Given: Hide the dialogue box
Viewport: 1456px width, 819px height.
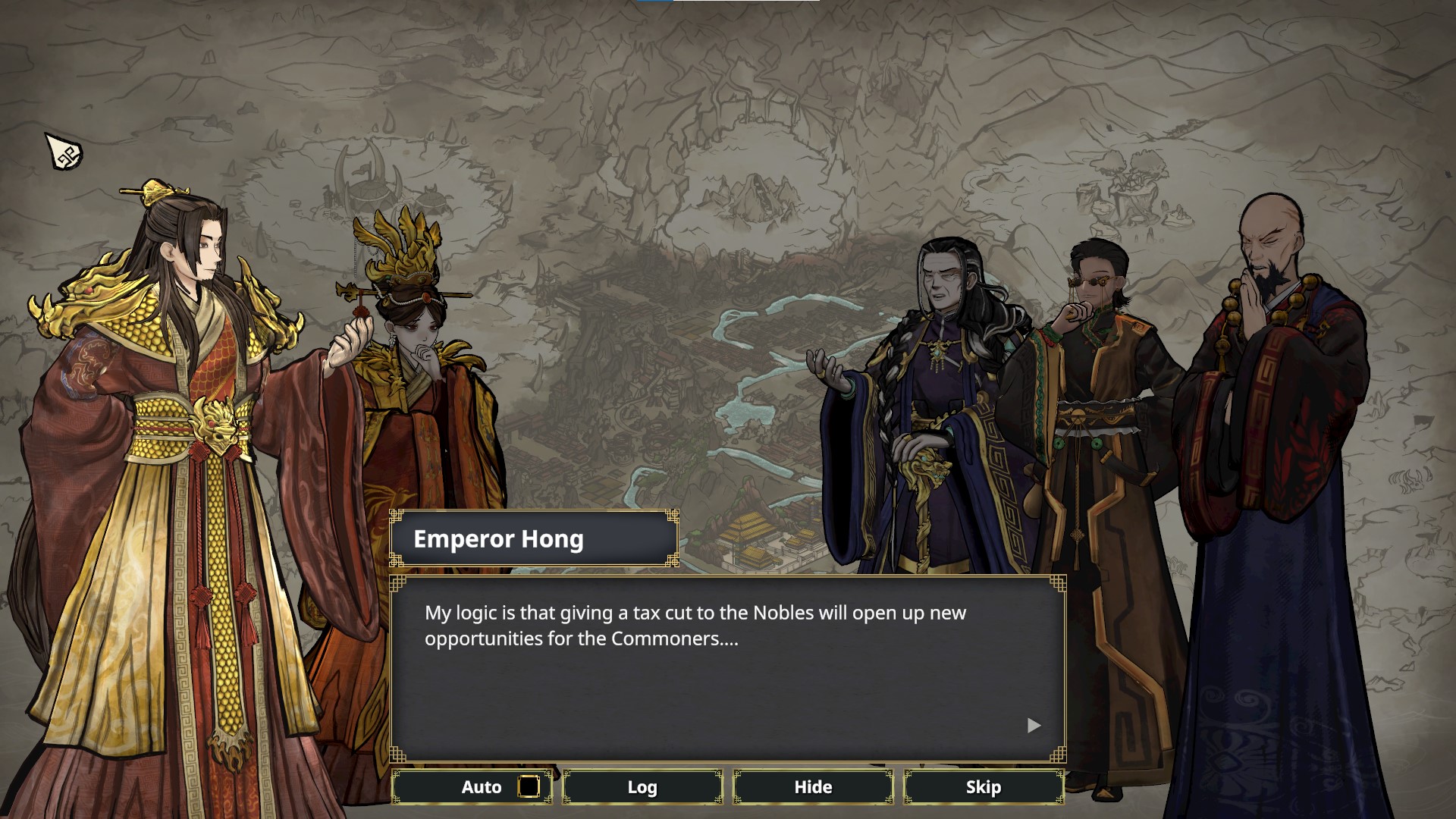Looking at the screenshot, I should pos(813,787).
